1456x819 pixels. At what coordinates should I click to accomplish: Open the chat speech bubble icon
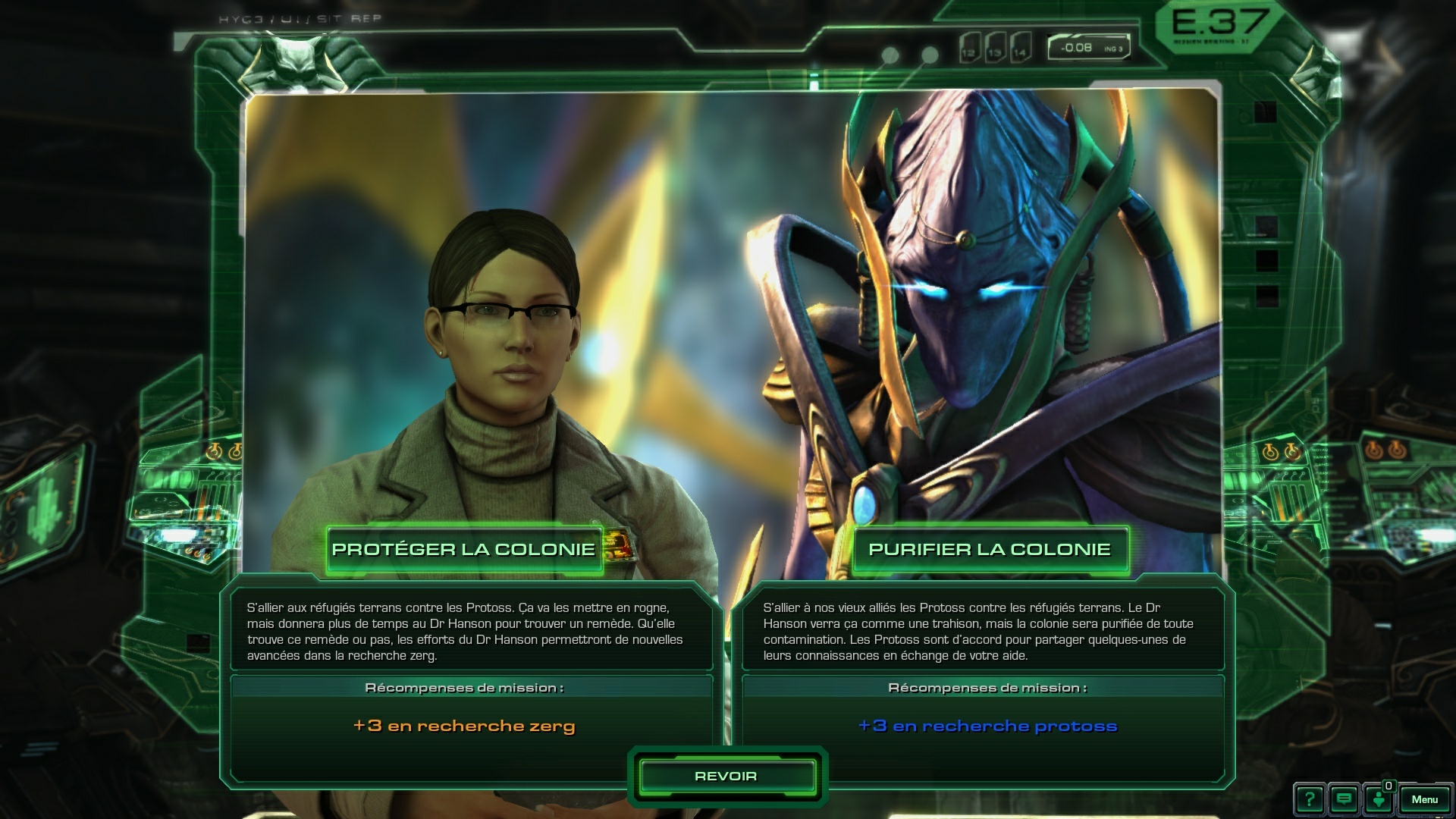[x=1345, y=799]
